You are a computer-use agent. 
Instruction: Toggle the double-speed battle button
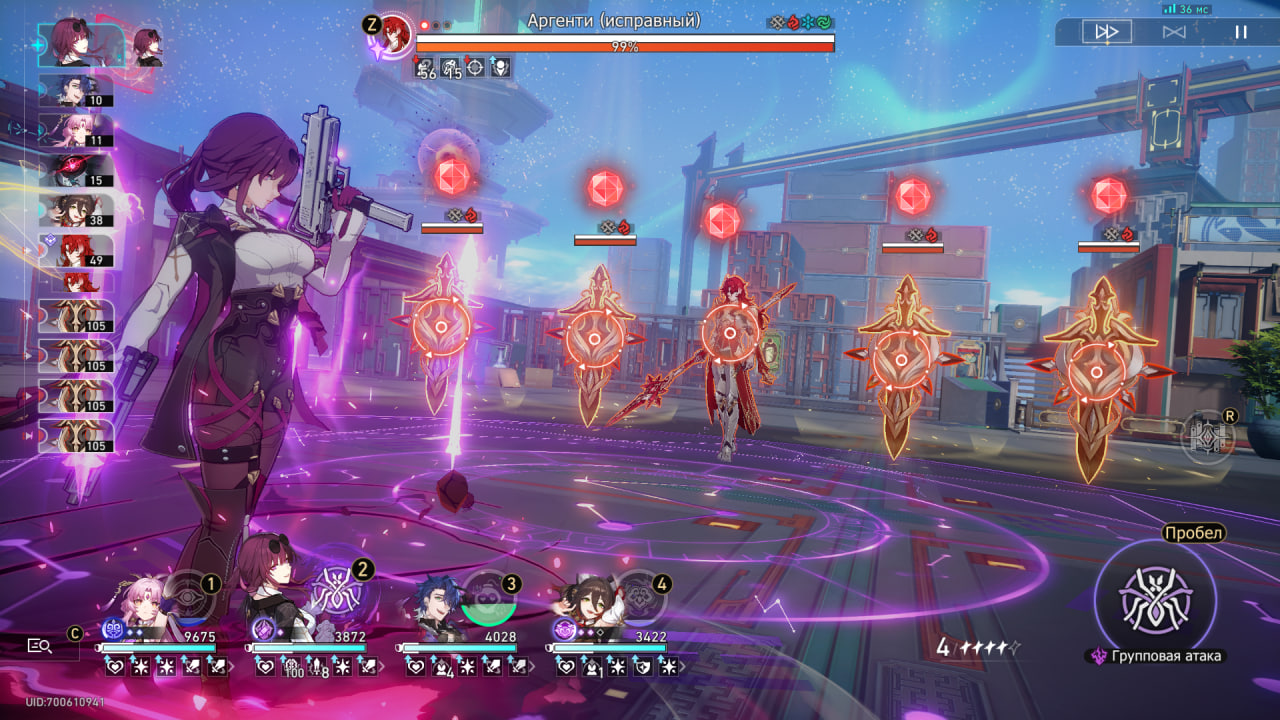[1107, 32]
